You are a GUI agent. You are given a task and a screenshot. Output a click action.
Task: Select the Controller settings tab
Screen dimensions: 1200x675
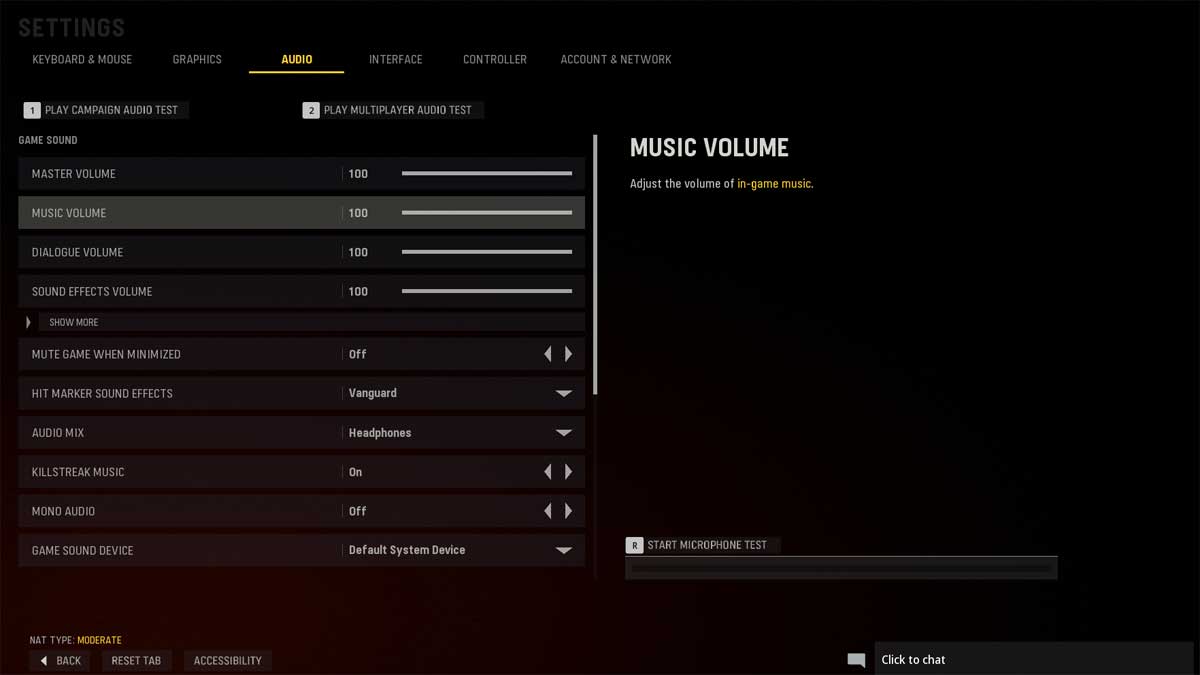click(x=494, y=60)
